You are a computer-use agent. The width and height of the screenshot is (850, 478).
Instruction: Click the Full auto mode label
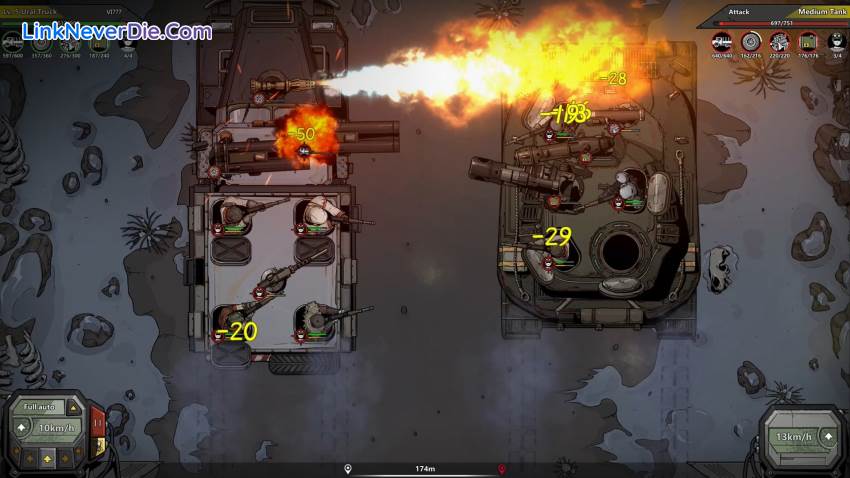coord(40,407)
